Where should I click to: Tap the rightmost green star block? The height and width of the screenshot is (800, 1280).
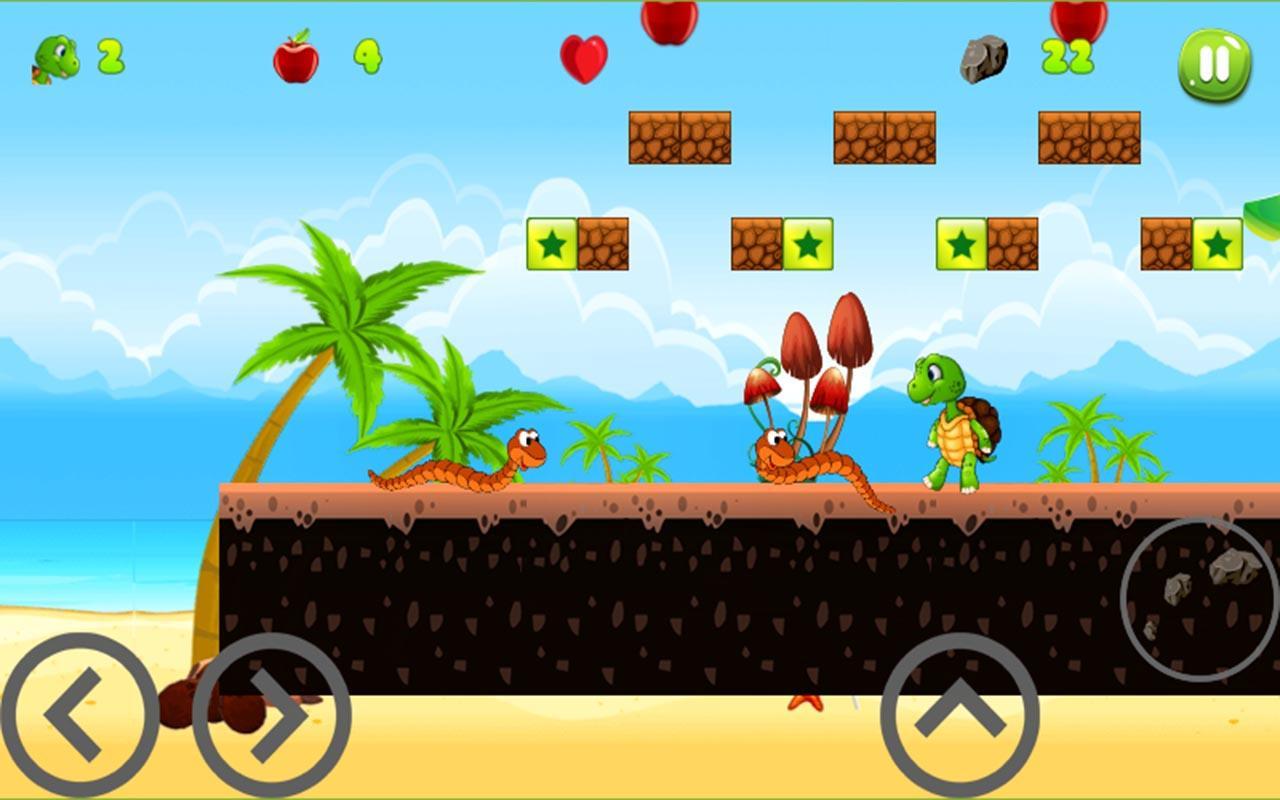click(x=1216, y=242)
